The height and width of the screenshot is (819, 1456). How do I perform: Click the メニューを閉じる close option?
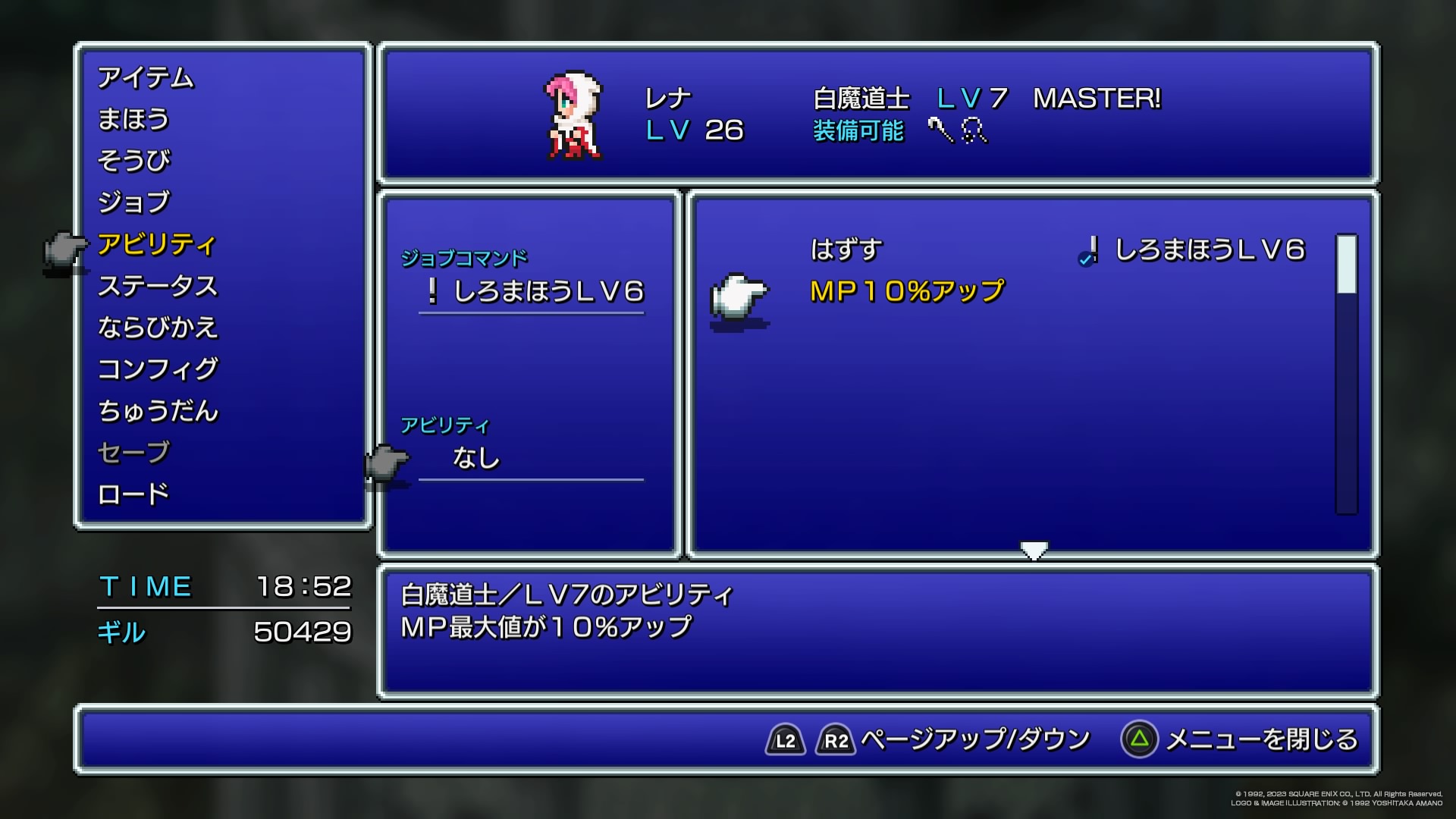point(1260,739)
